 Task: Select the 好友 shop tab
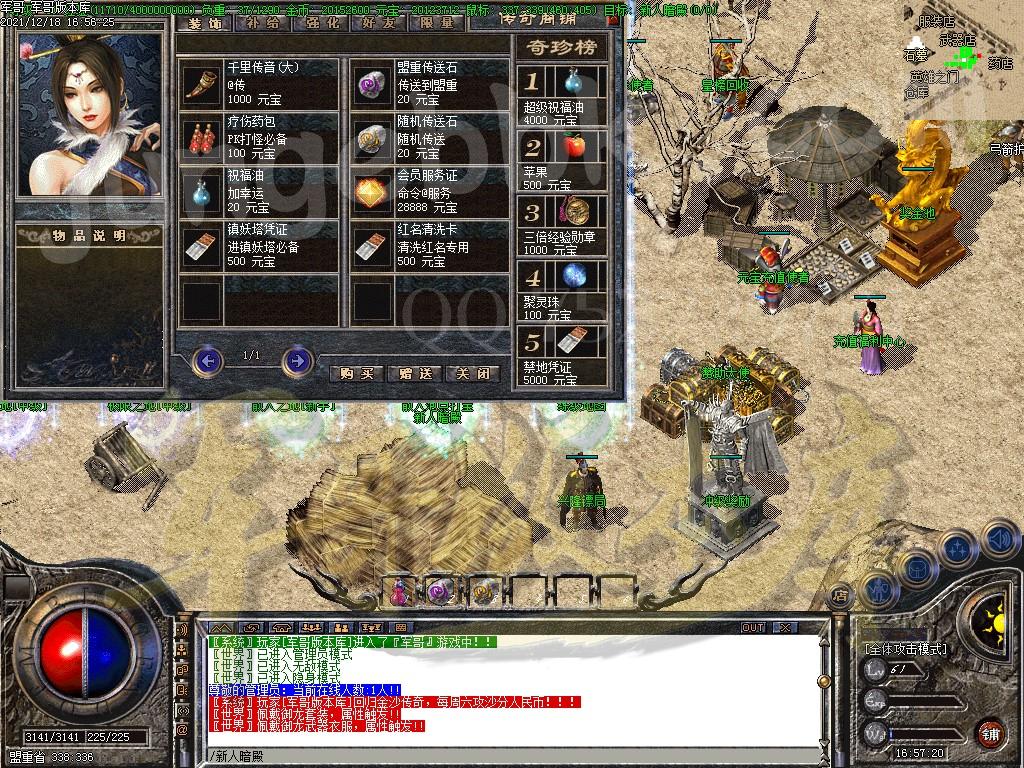[x=378, y=21]
